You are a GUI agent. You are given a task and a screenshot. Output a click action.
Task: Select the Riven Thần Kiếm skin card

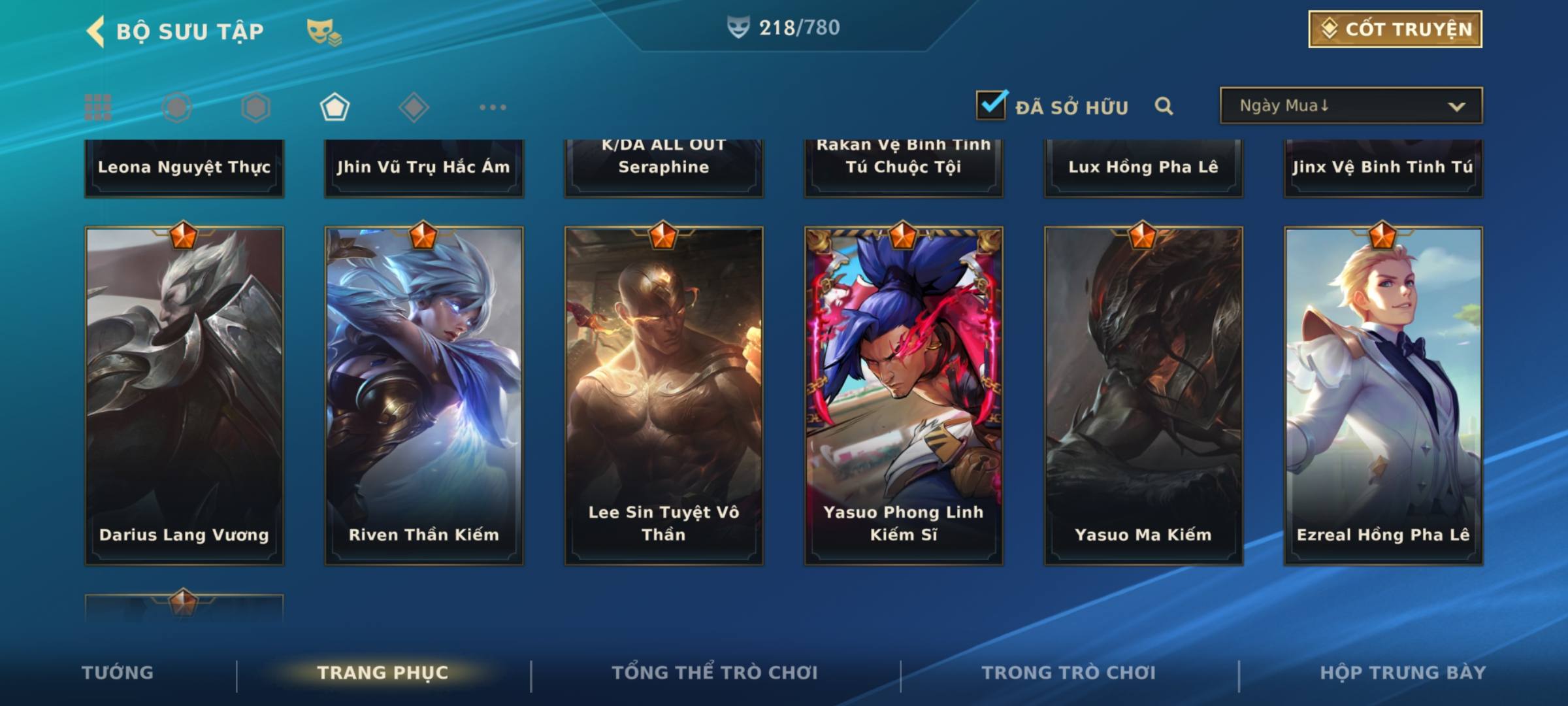(x=424, y=395)
